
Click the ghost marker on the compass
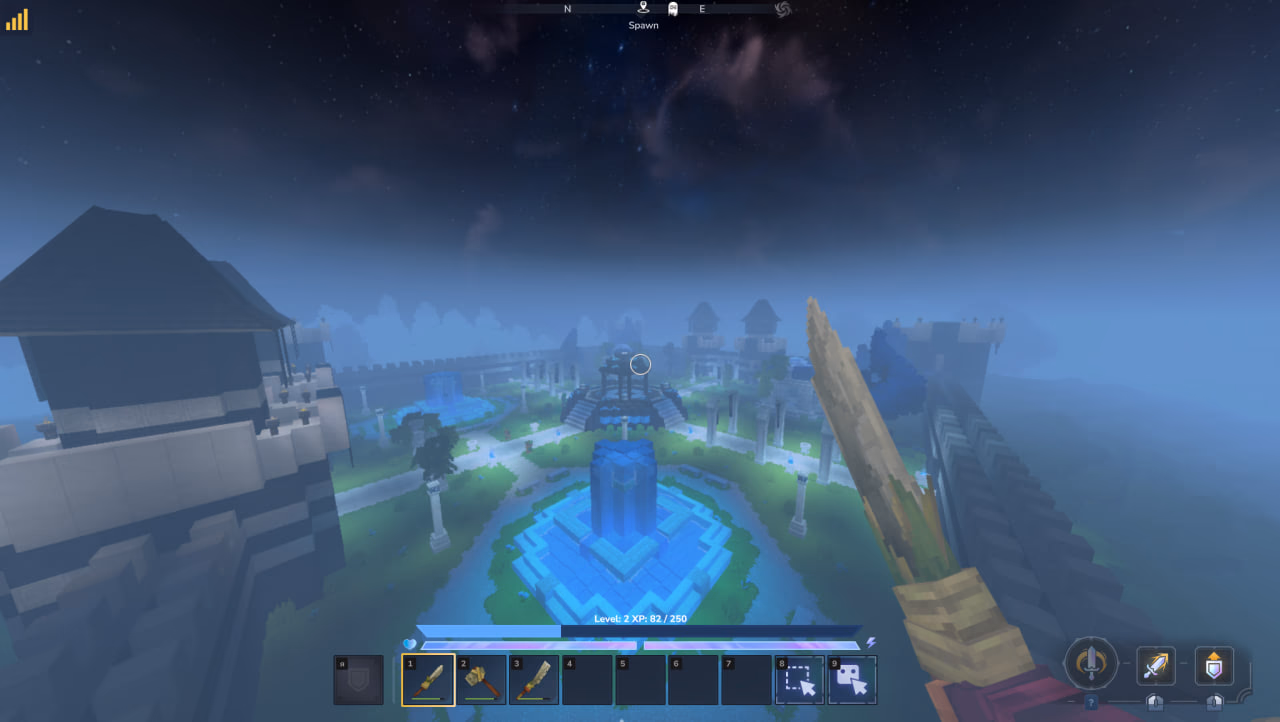tap(673, 9)
